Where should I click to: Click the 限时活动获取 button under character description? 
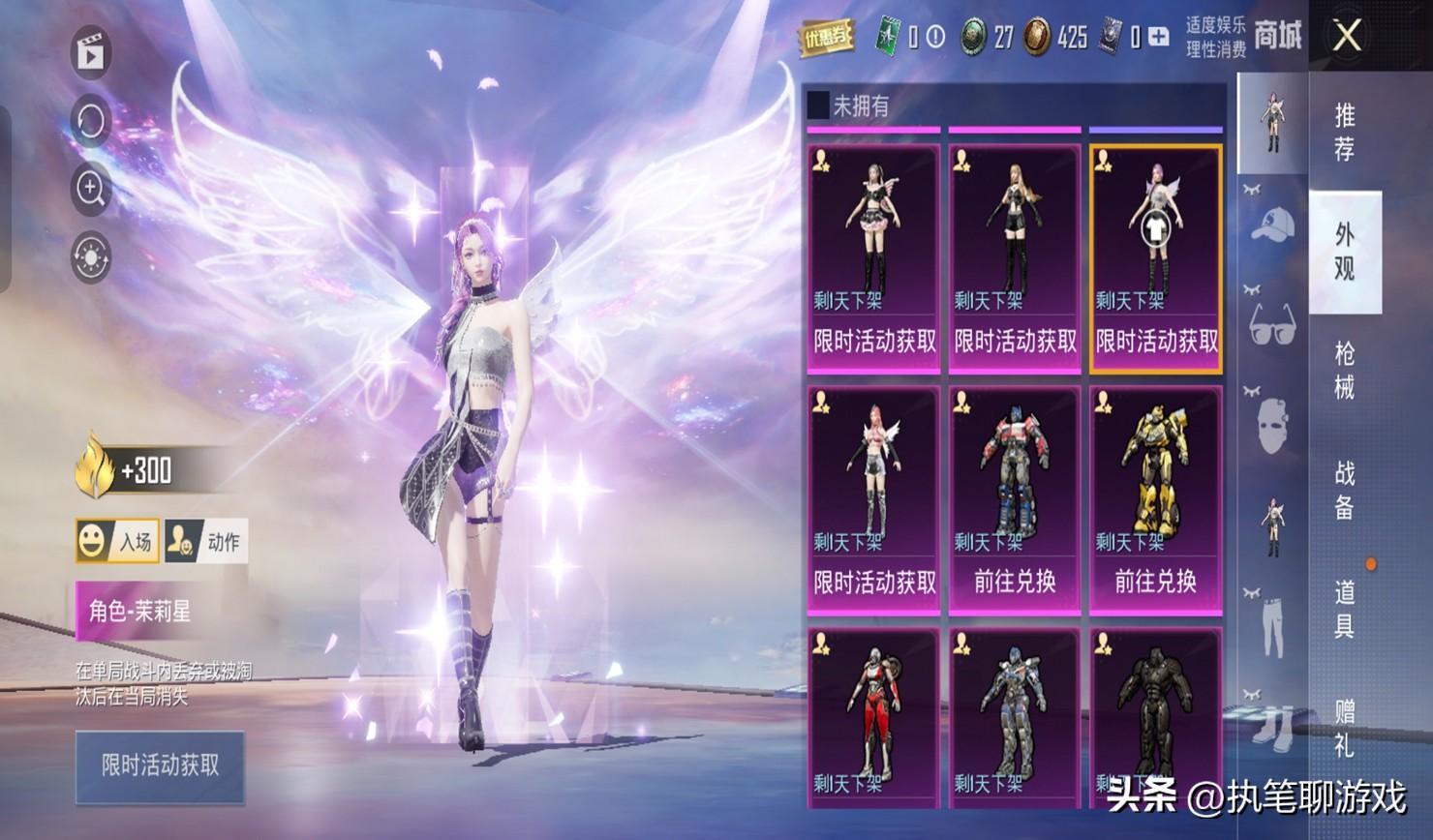coord(160,765)
